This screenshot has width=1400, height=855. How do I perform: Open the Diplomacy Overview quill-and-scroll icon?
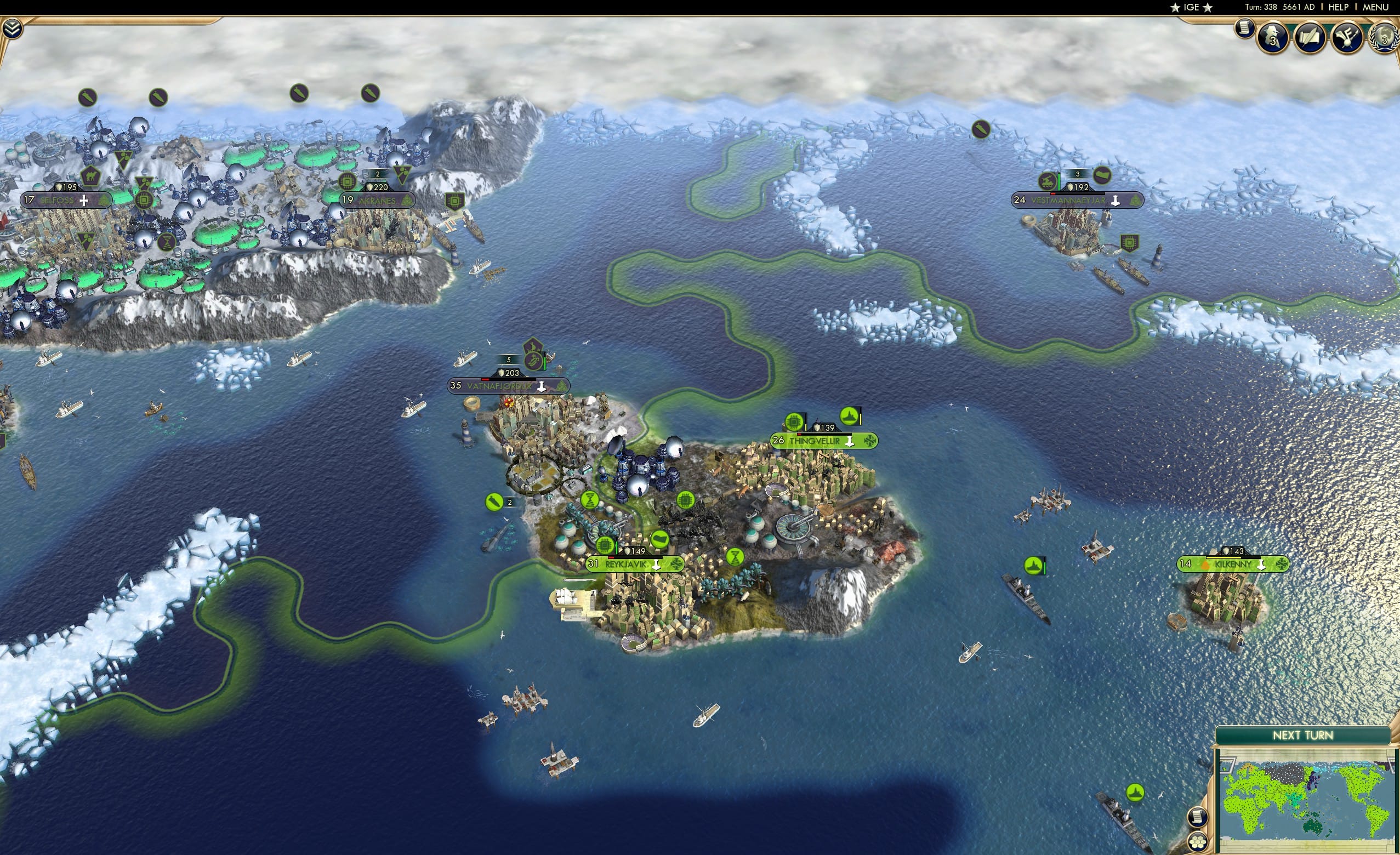[x=1311, y=37]
